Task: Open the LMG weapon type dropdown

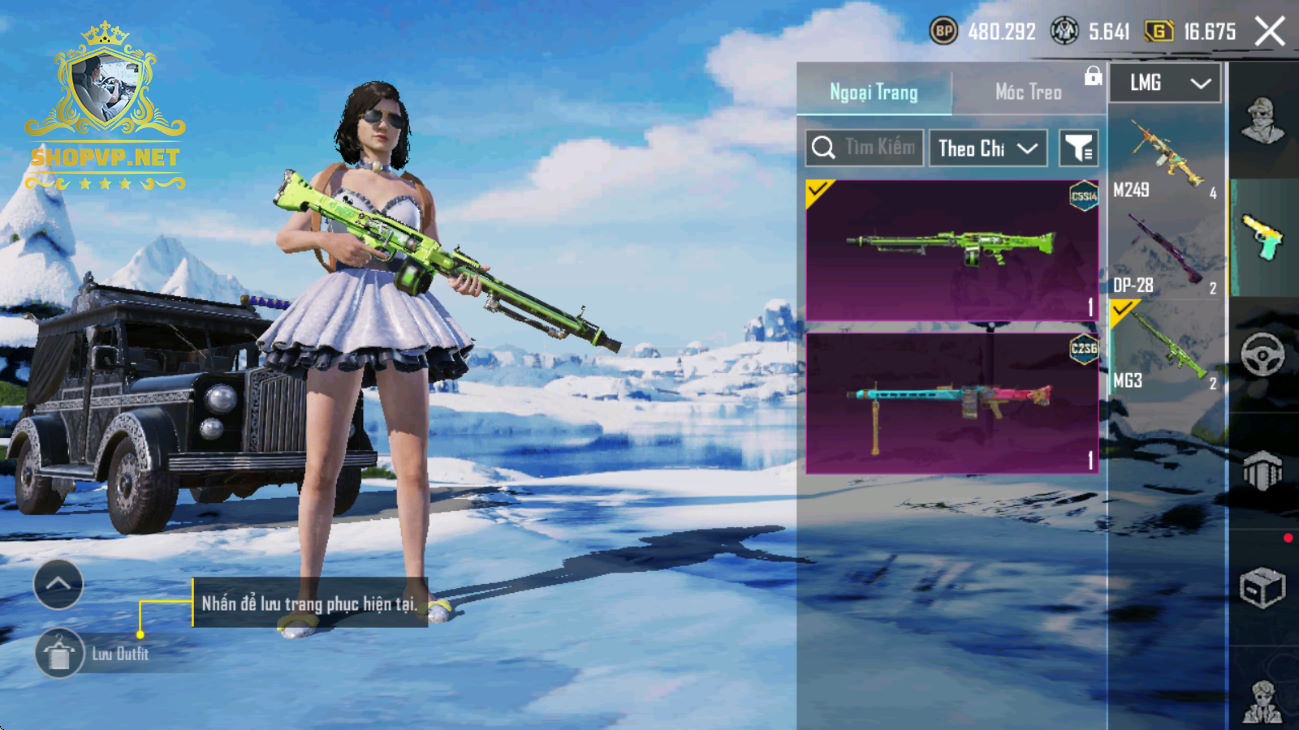Action: point(1165,84)
